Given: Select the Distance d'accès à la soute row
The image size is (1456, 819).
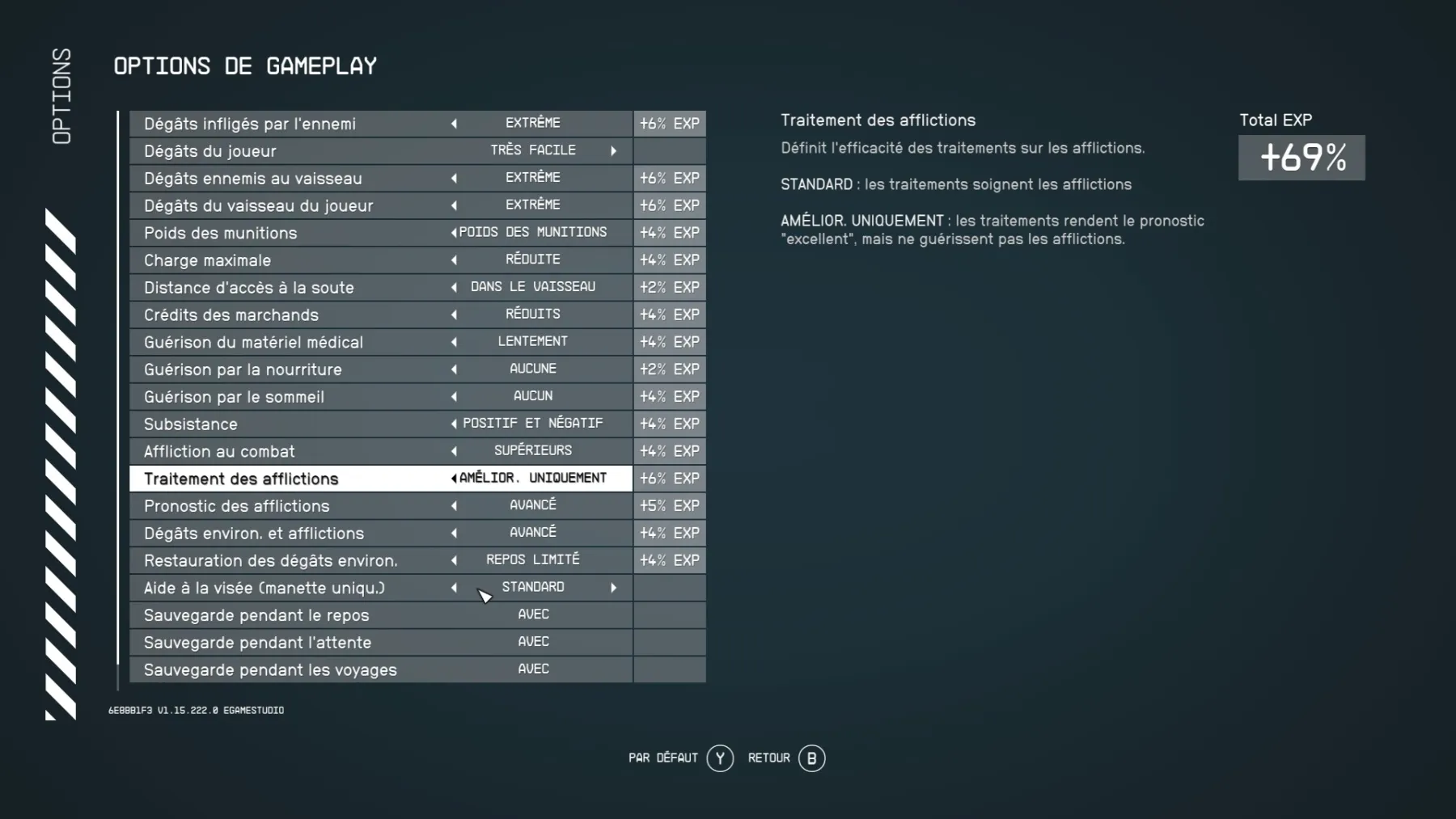Looking at the screenshot, I should coord(324,287).
